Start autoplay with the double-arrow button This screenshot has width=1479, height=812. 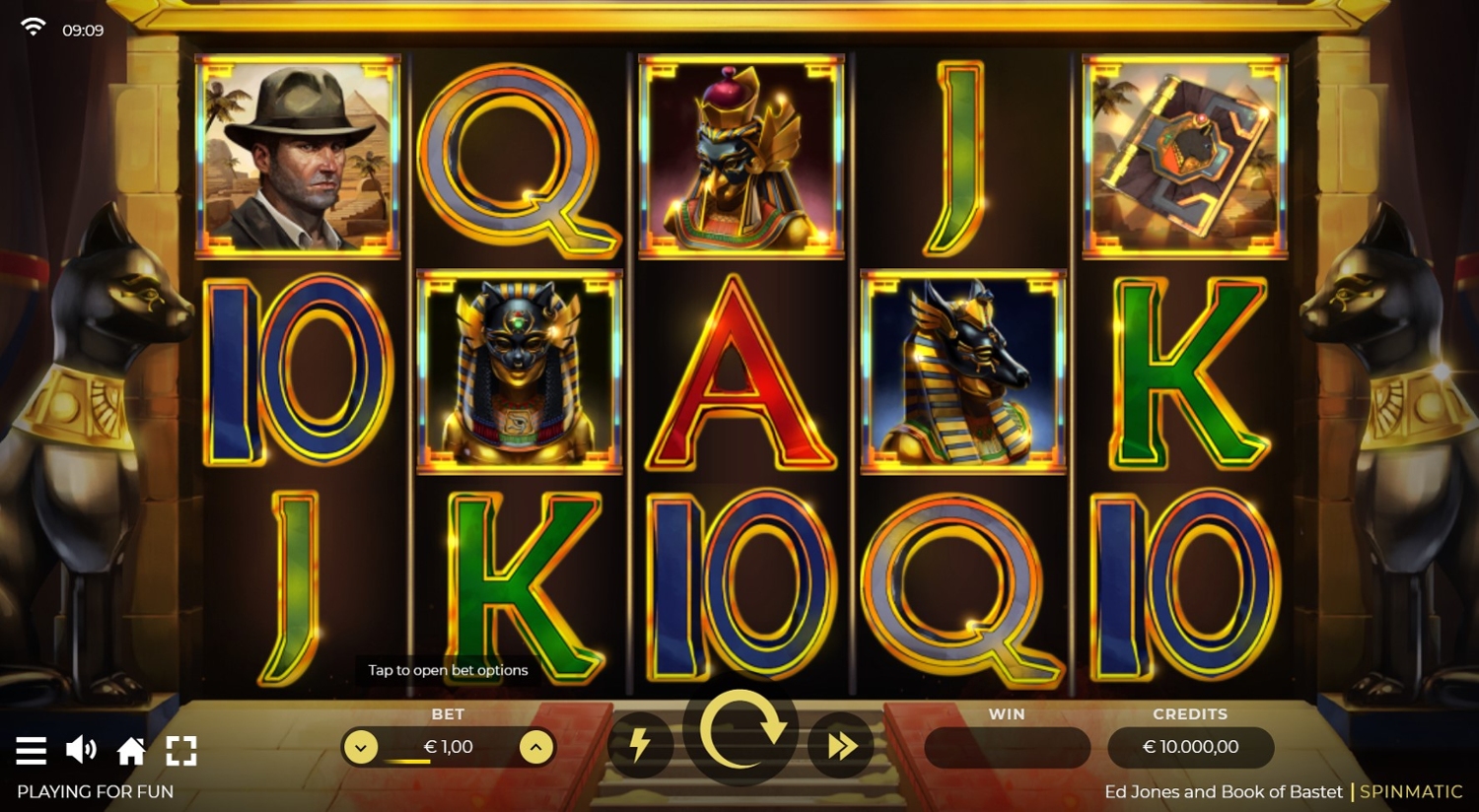(841, 746)
